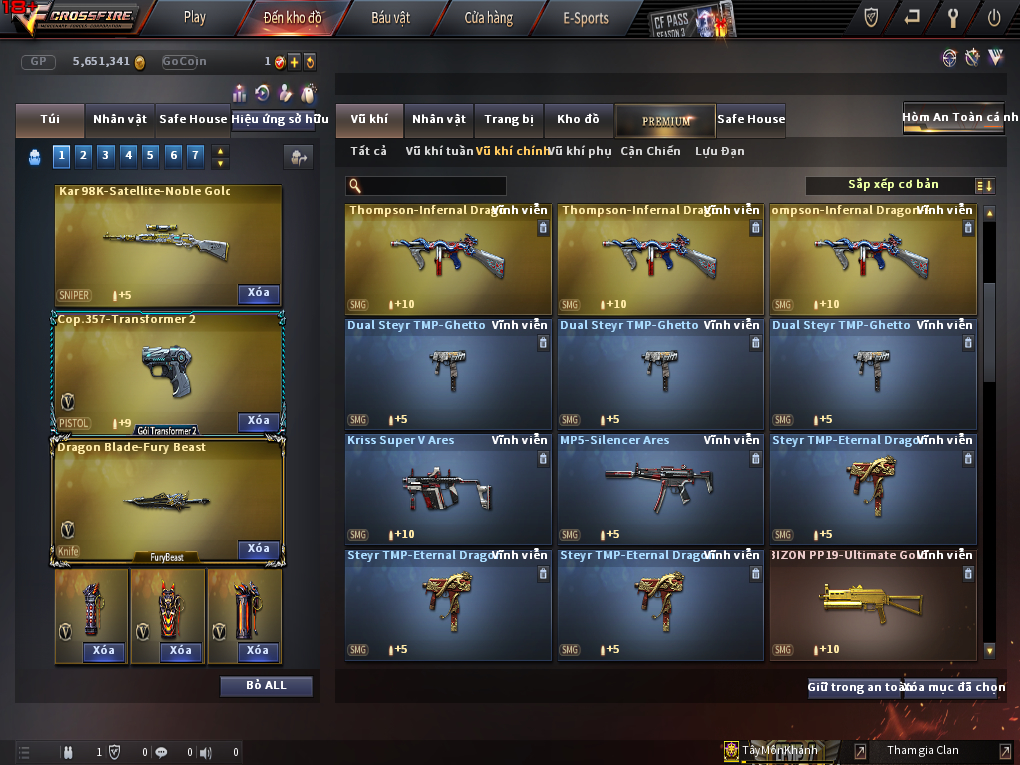This screenshot has width=1020, height=765.
Task: Remove the Kar 98K-Satellite with Xóa
Action: tap(258, 293)
